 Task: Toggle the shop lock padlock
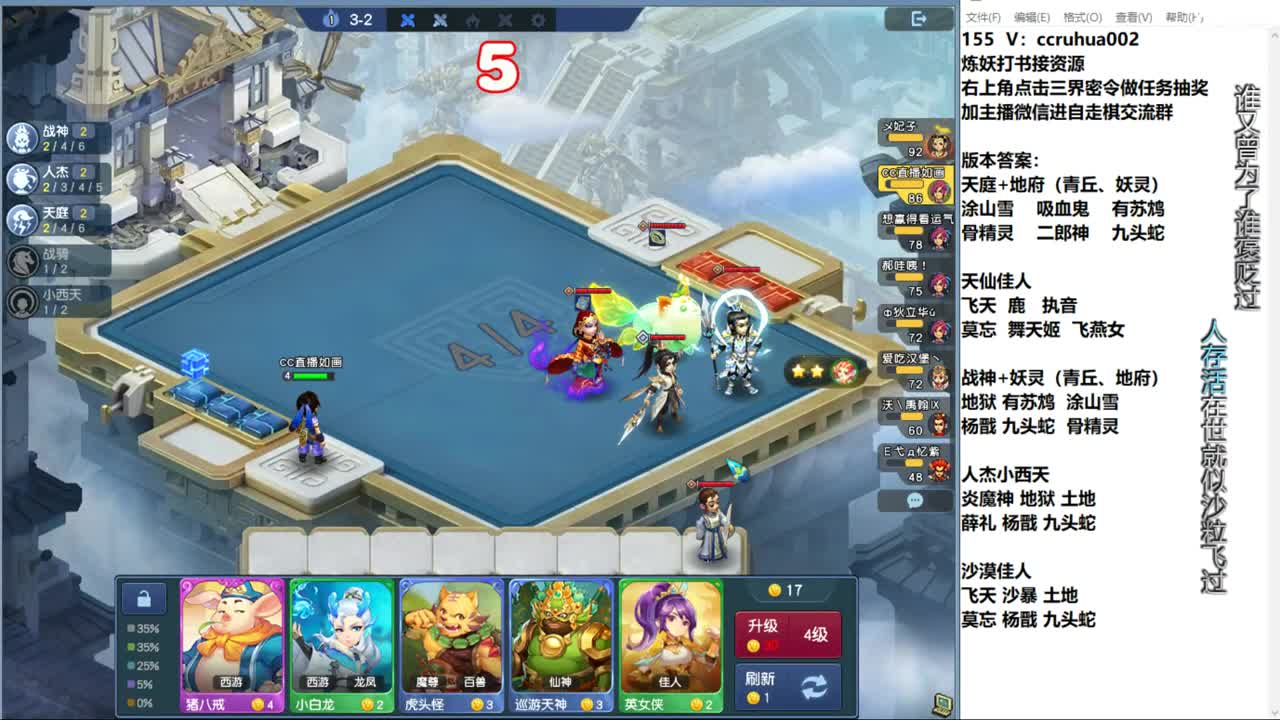pyautogui.click(x=144, y=597)
